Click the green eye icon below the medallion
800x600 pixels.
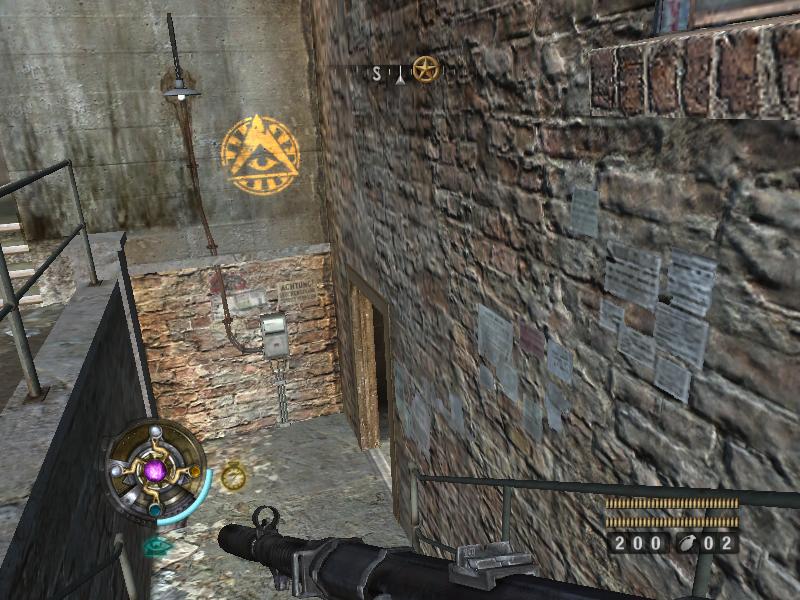click(157, 546)
